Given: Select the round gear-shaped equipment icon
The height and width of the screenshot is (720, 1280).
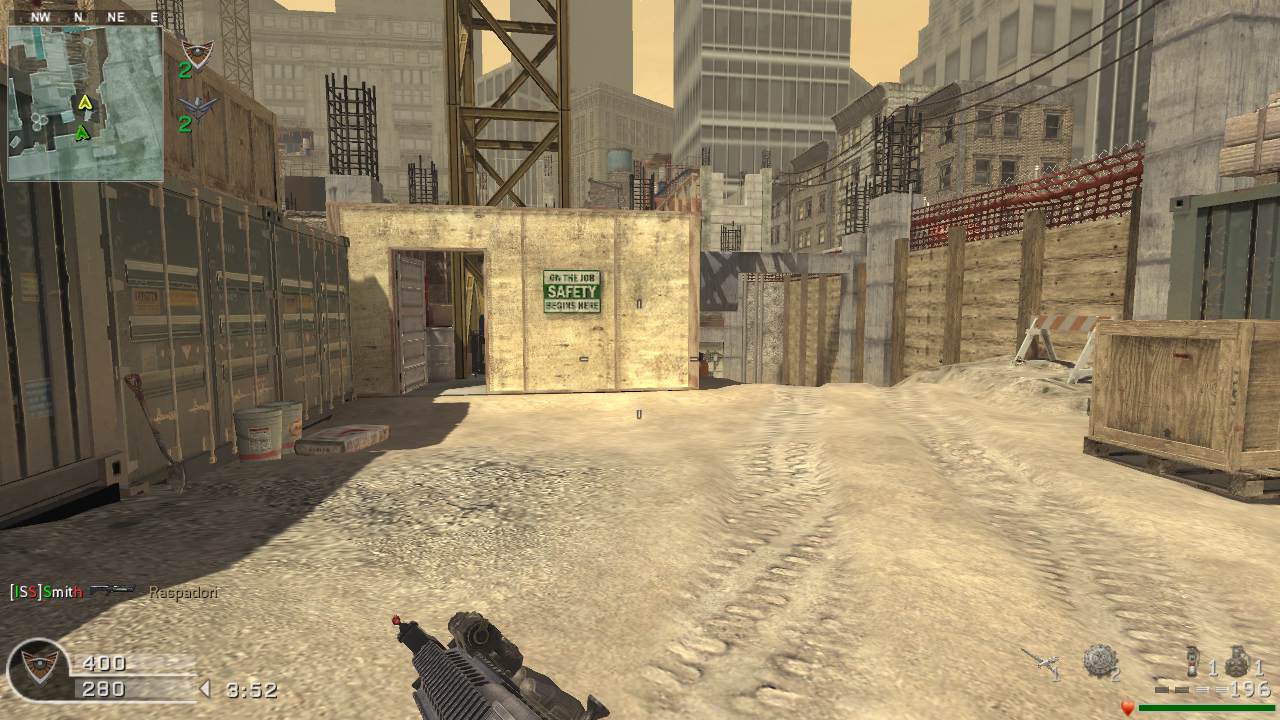Looking at the screenshot, I should point(1098,660).
